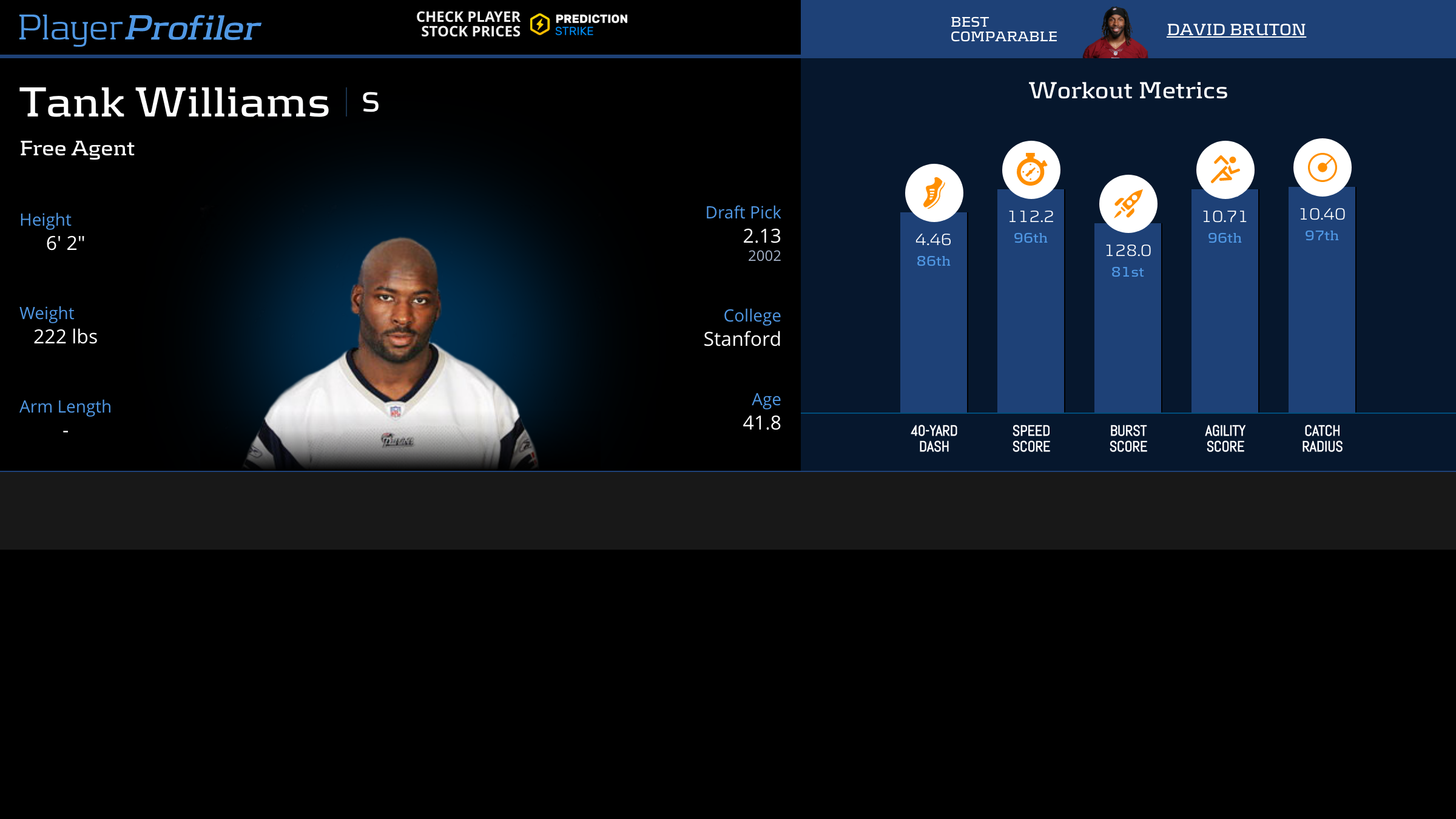Select the Agility Score runner icon
The width and height of the screenshot is (1456, 819).
pos(1225,170)
